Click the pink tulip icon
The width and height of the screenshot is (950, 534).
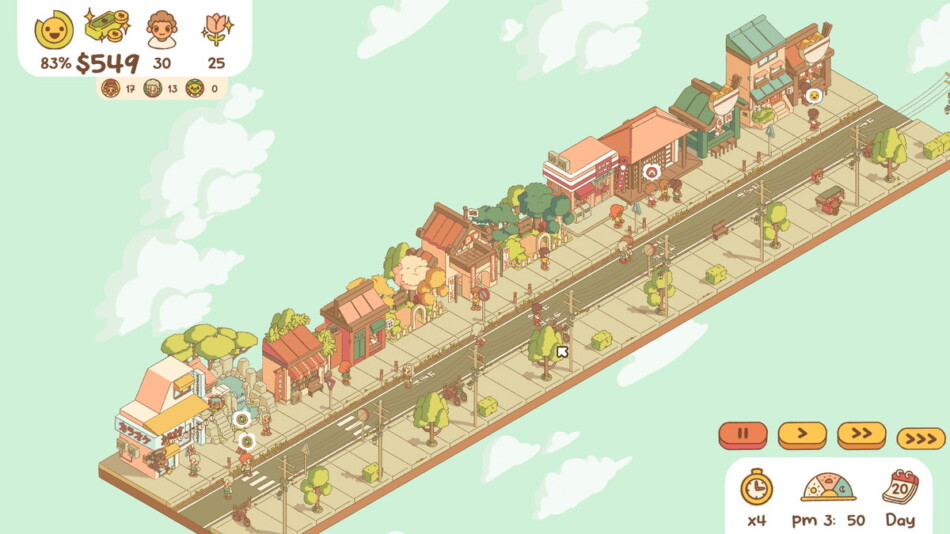tap(216, 28)
